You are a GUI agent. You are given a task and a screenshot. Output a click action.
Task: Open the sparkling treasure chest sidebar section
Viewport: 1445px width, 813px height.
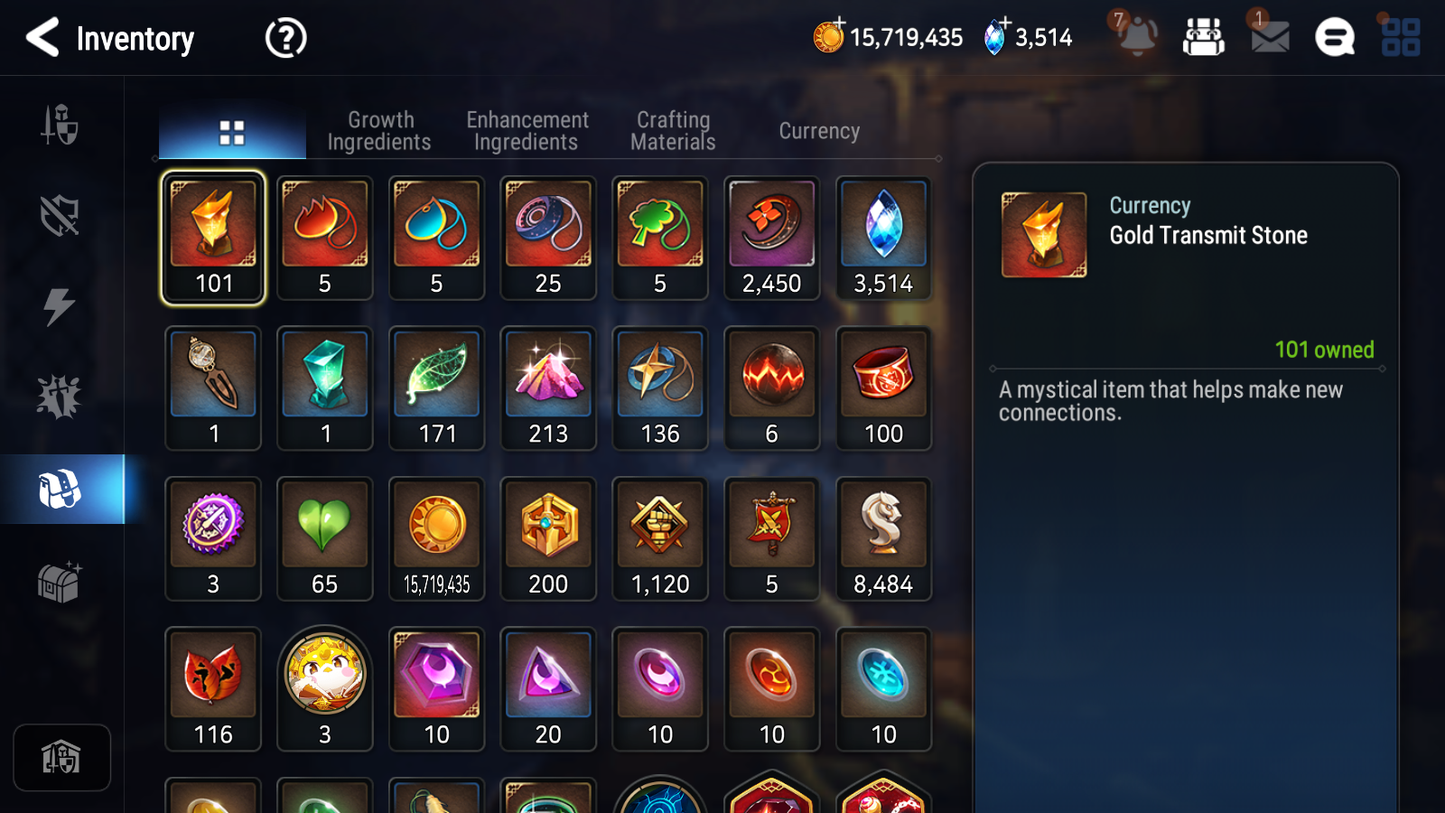(61, 580)
